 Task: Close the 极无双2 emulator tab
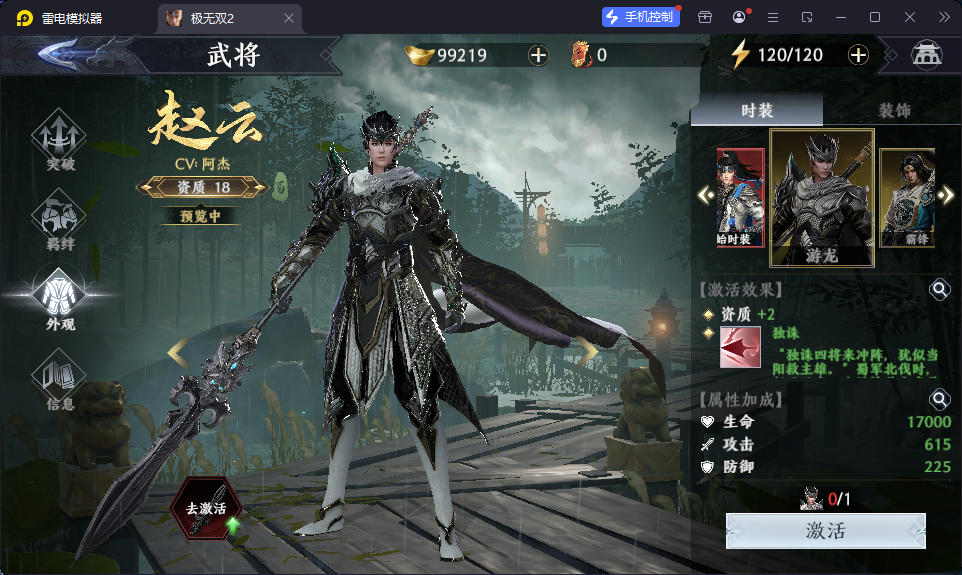click(x=290, y=18)
